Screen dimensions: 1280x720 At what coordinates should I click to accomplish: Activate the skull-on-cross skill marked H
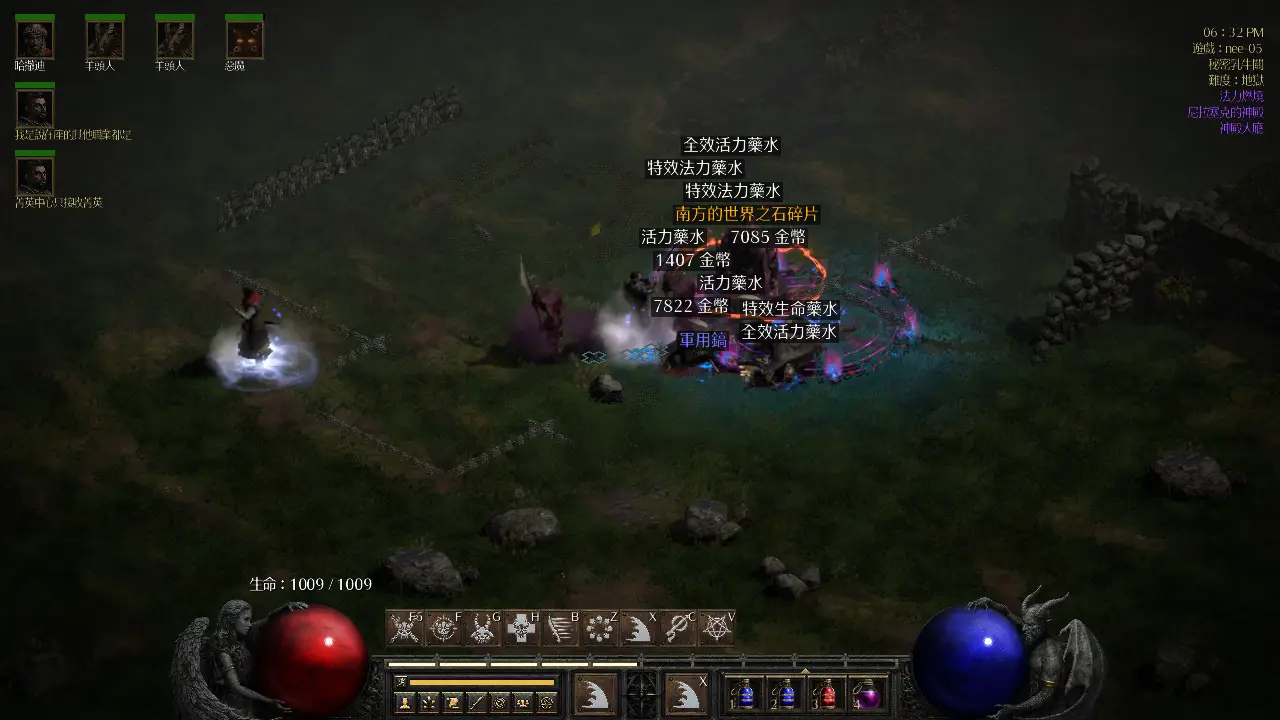click(521, 628)
